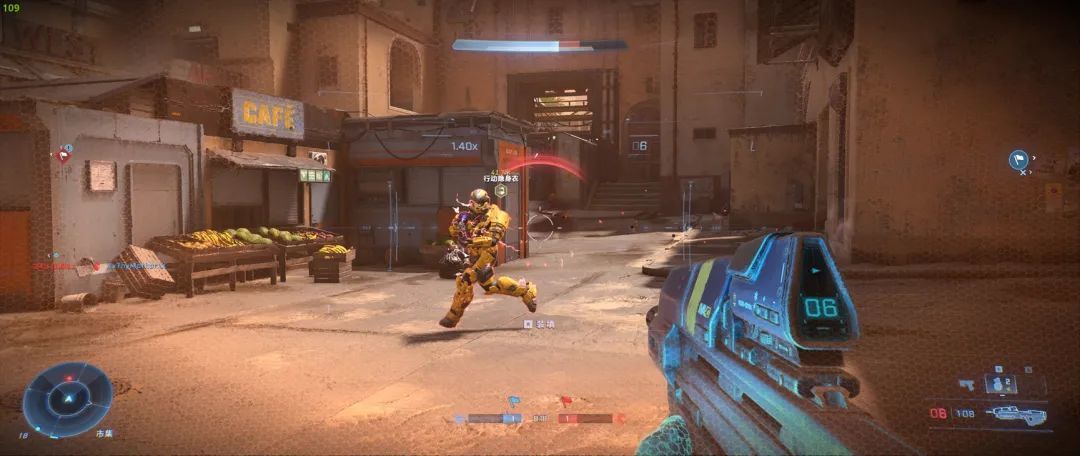Switch to the sidearm pistol icon
The width and height of the screenshot is (1080, 456).
click(966, 383)
